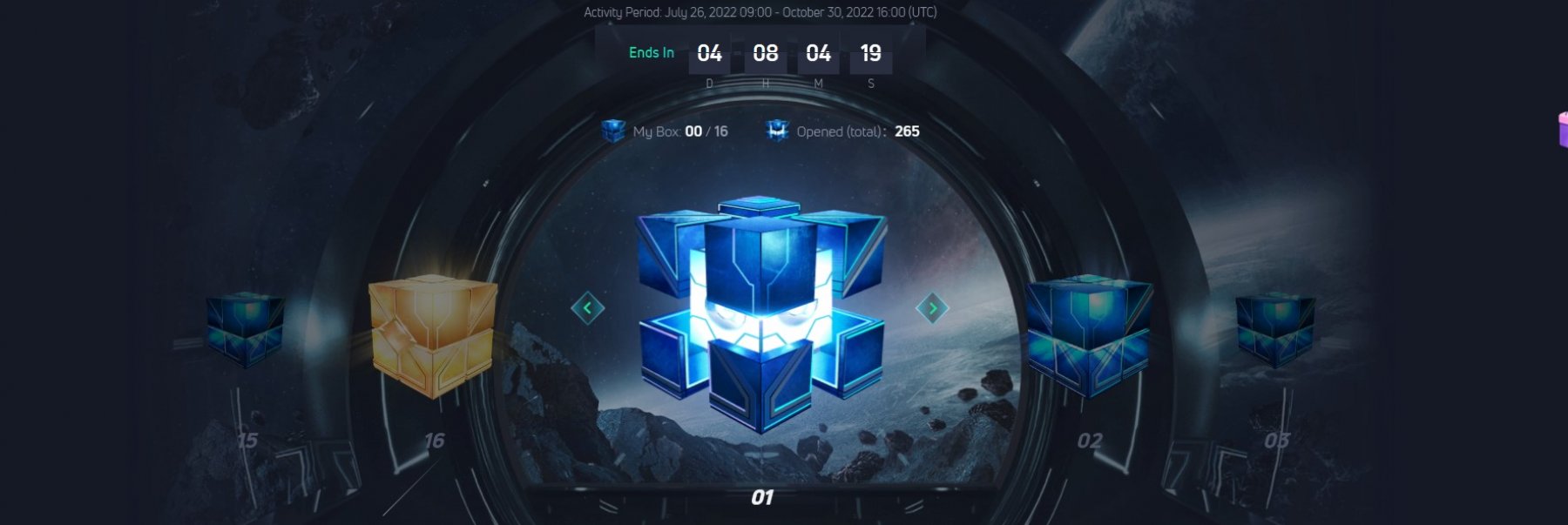Choose the dimmed box number 15
Viewport: 1568px width, 525px height.
(245, 329)
